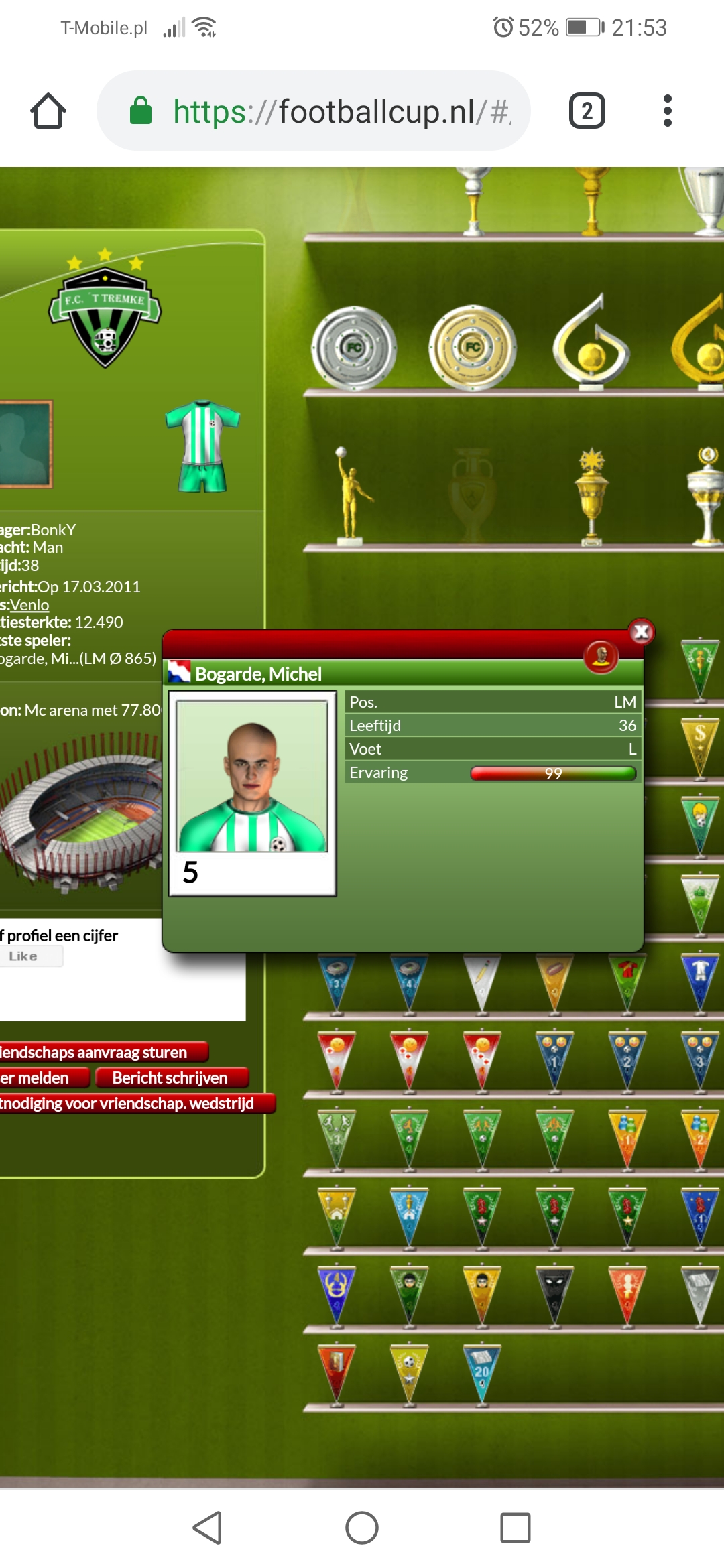Viewport: 724px width, 1568px height.
Task: Open the round player profile icon in popup
Action: pos(601,657)
